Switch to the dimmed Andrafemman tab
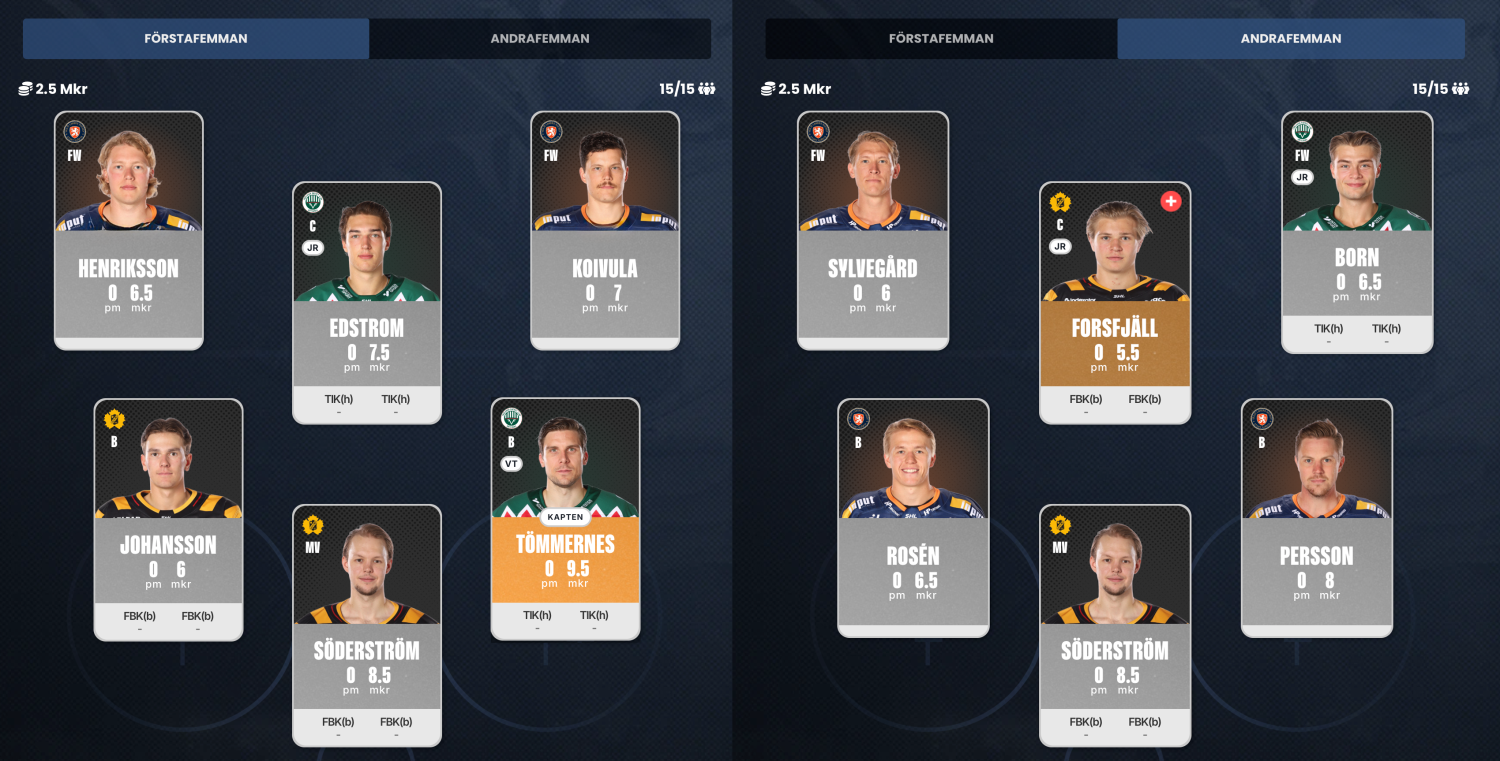Image resolution: width=1500 pixels, height=761 pixels. (x=540, y=39)
